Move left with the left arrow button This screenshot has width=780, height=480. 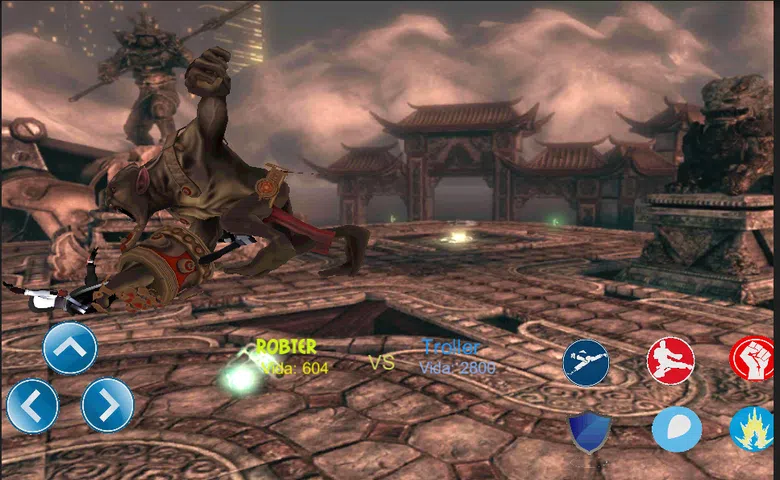[32, 406]
